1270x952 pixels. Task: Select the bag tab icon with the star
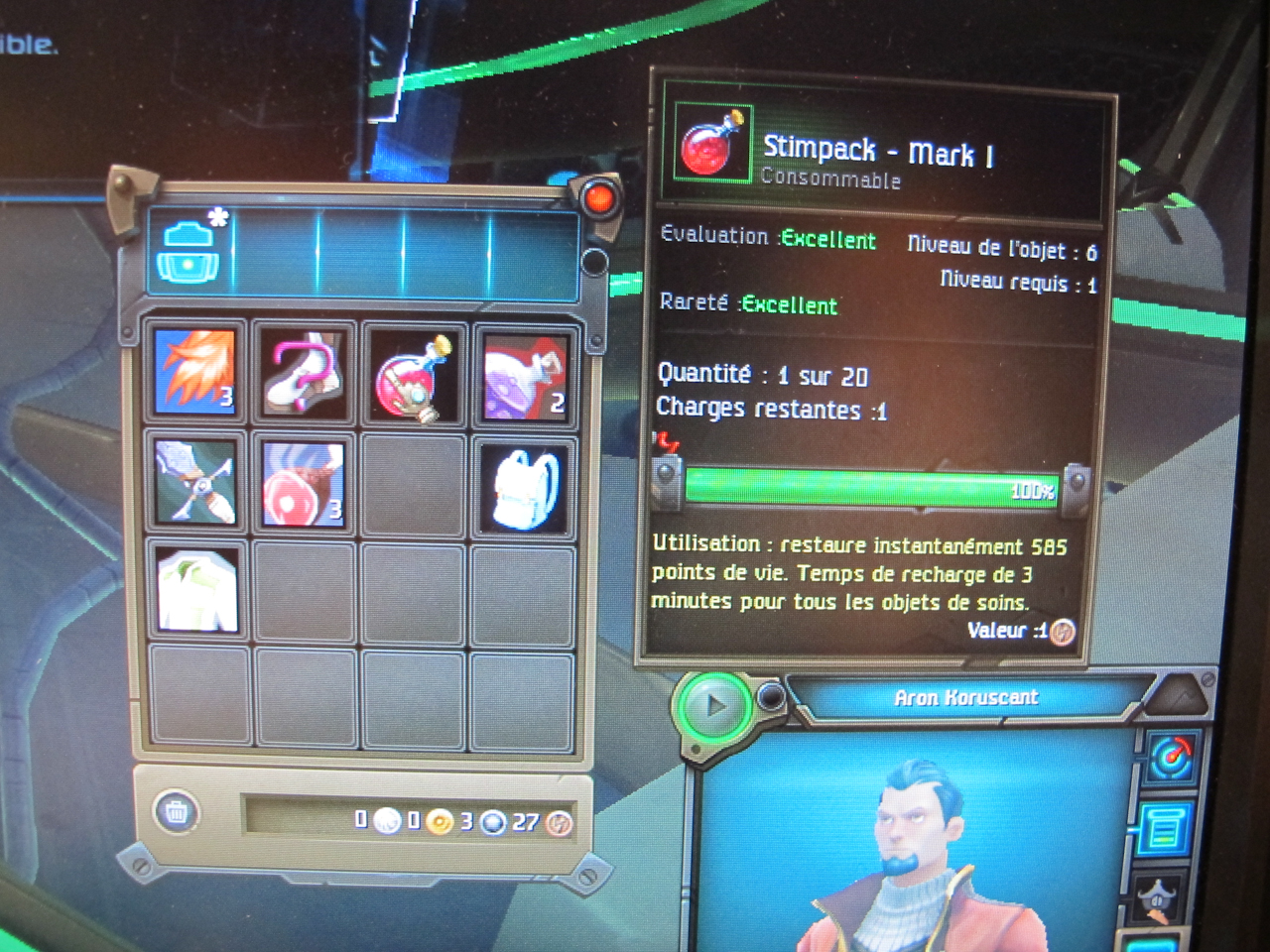coord(189,251)
